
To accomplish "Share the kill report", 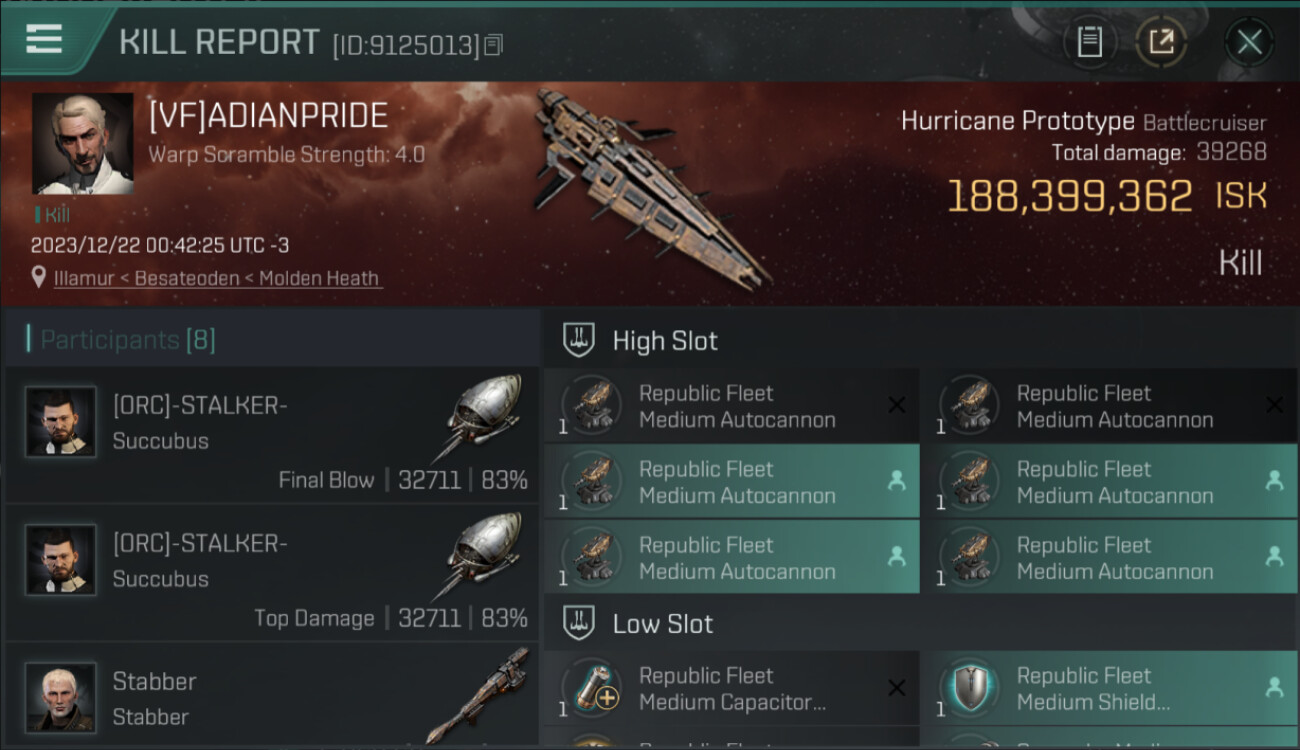I will coord(1161,42).
